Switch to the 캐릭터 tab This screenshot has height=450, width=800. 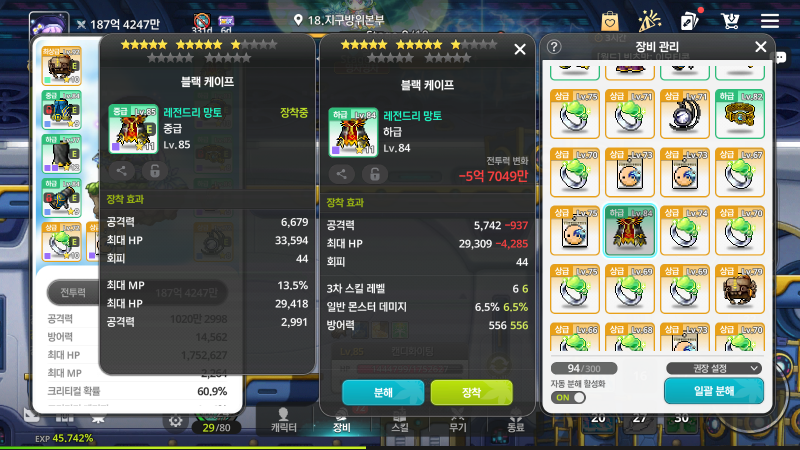point(284,420)
